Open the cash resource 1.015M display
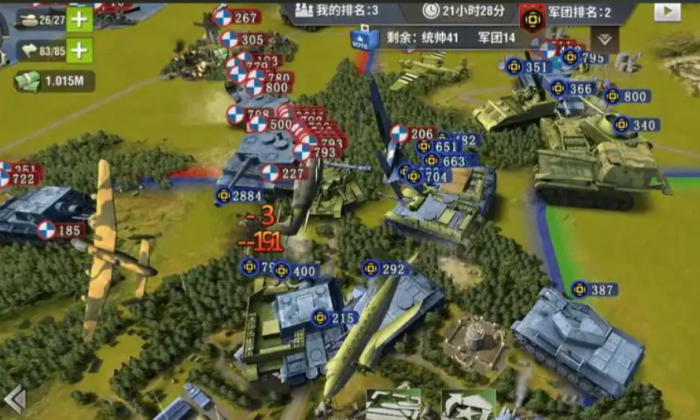 pos(55,81)
